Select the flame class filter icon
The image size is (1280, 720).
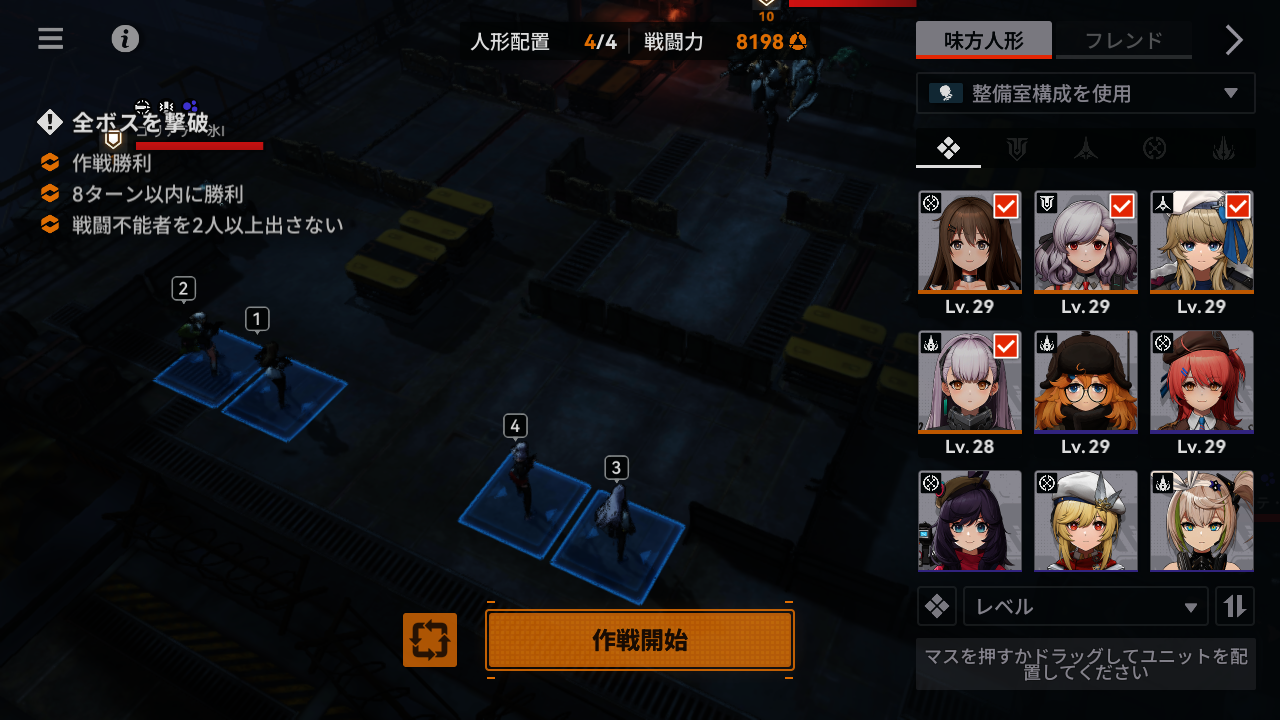point(1222,149)
